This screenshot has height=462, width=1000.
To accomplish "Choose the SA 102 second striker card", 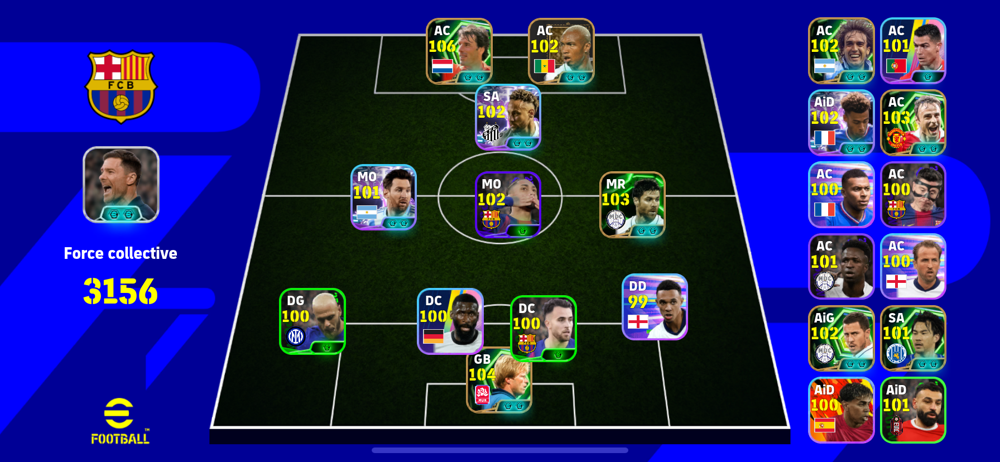I will click(508, 117).
